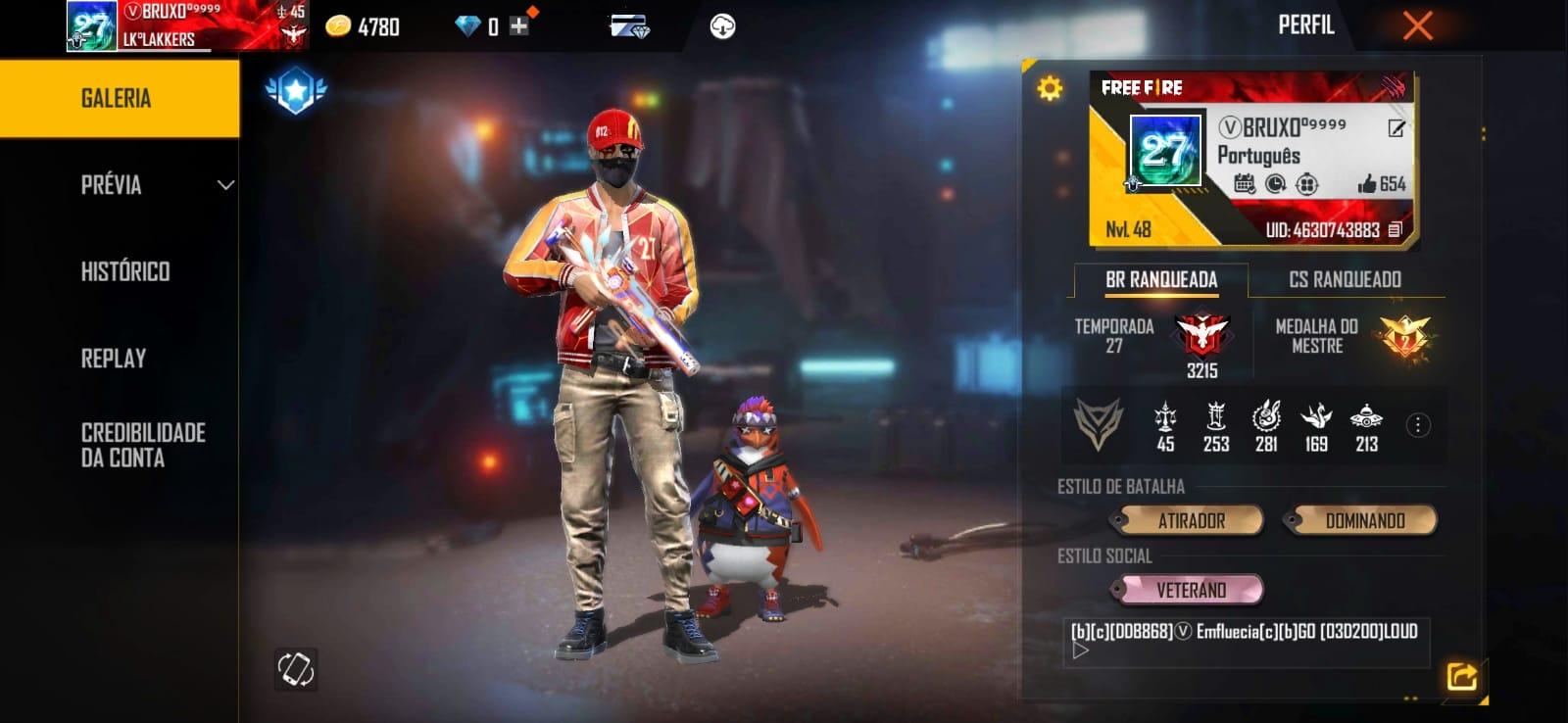The height and width of the screenshot is (723, 1568).
Task: Open the Galeria menu entry
Action: pyautogui.click(x=118, y=98)
